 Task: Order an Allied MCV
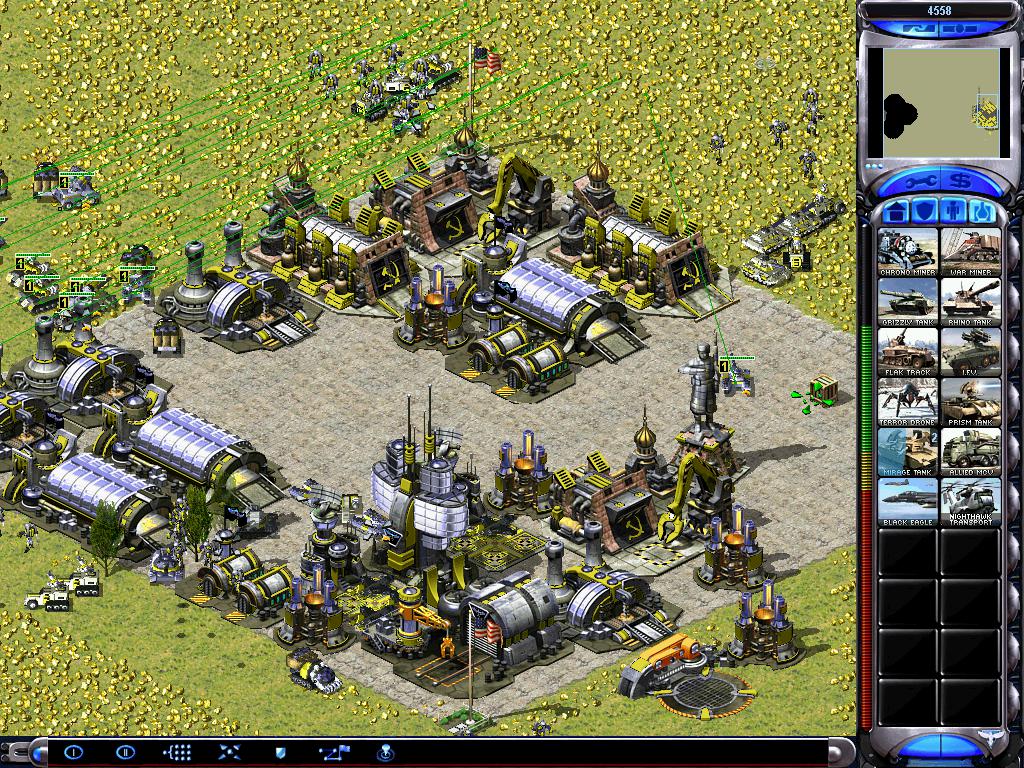(x=970, y=451)
